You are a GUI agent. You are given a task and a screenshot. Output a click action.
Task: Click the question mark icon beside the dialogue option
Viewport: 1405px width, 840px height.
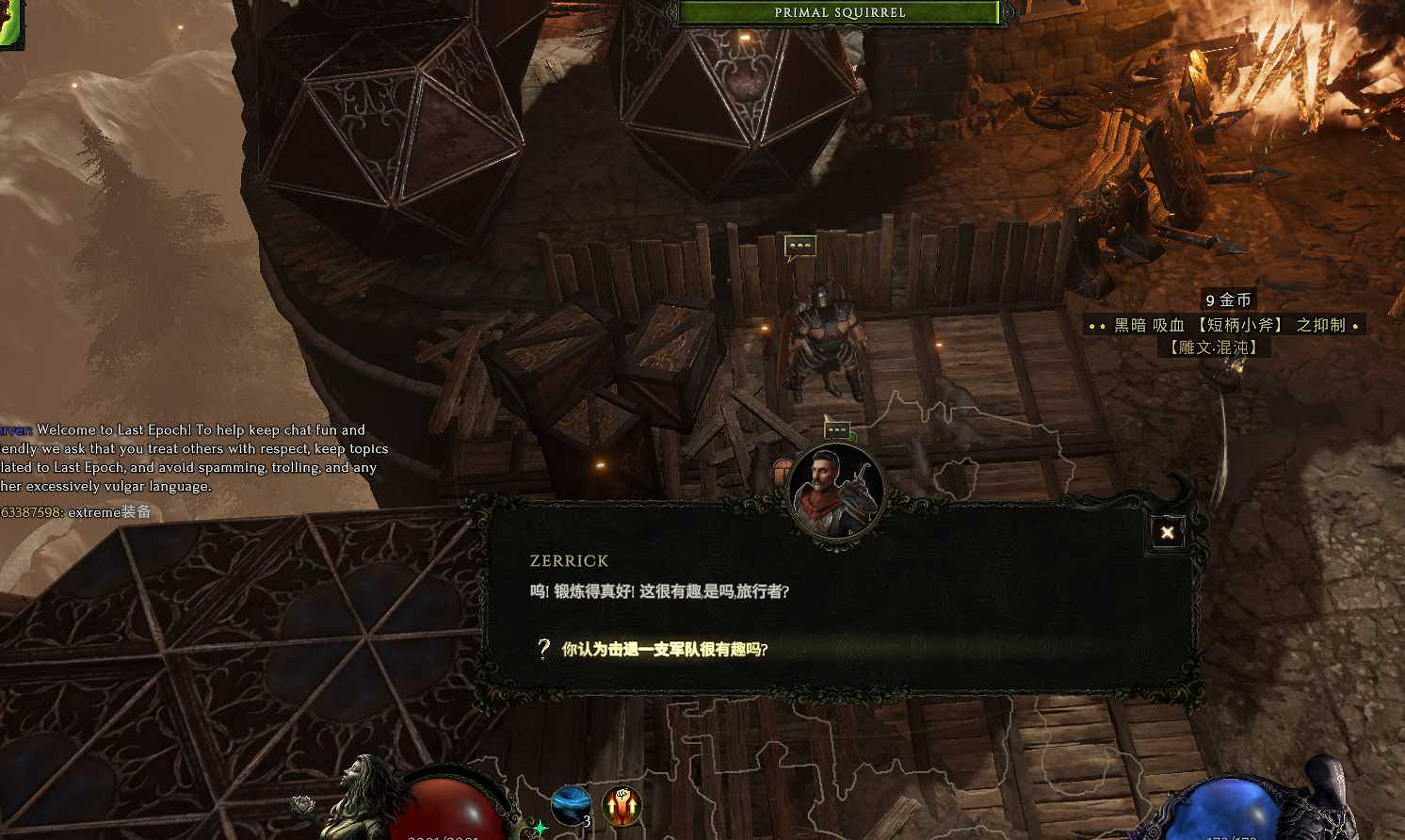tap(542, 650)
